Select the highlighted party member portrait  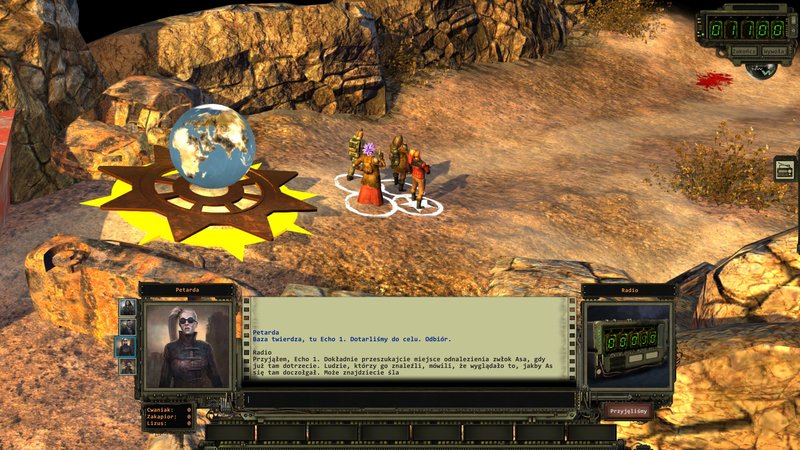coord(127,346)
